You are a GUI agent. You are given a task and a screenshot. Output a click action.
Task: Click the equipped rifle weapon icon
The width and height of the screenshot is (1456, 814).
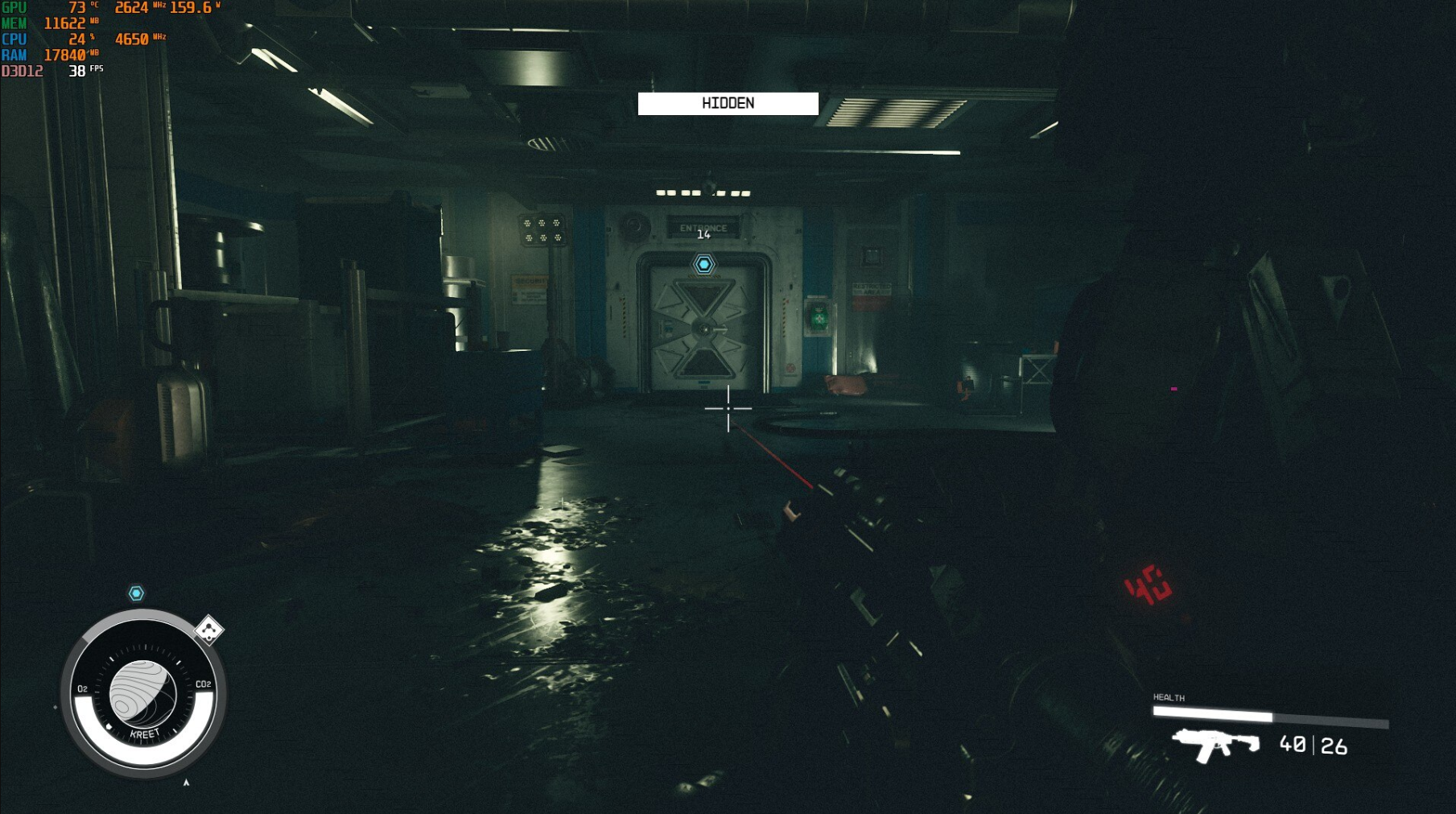1215,744
